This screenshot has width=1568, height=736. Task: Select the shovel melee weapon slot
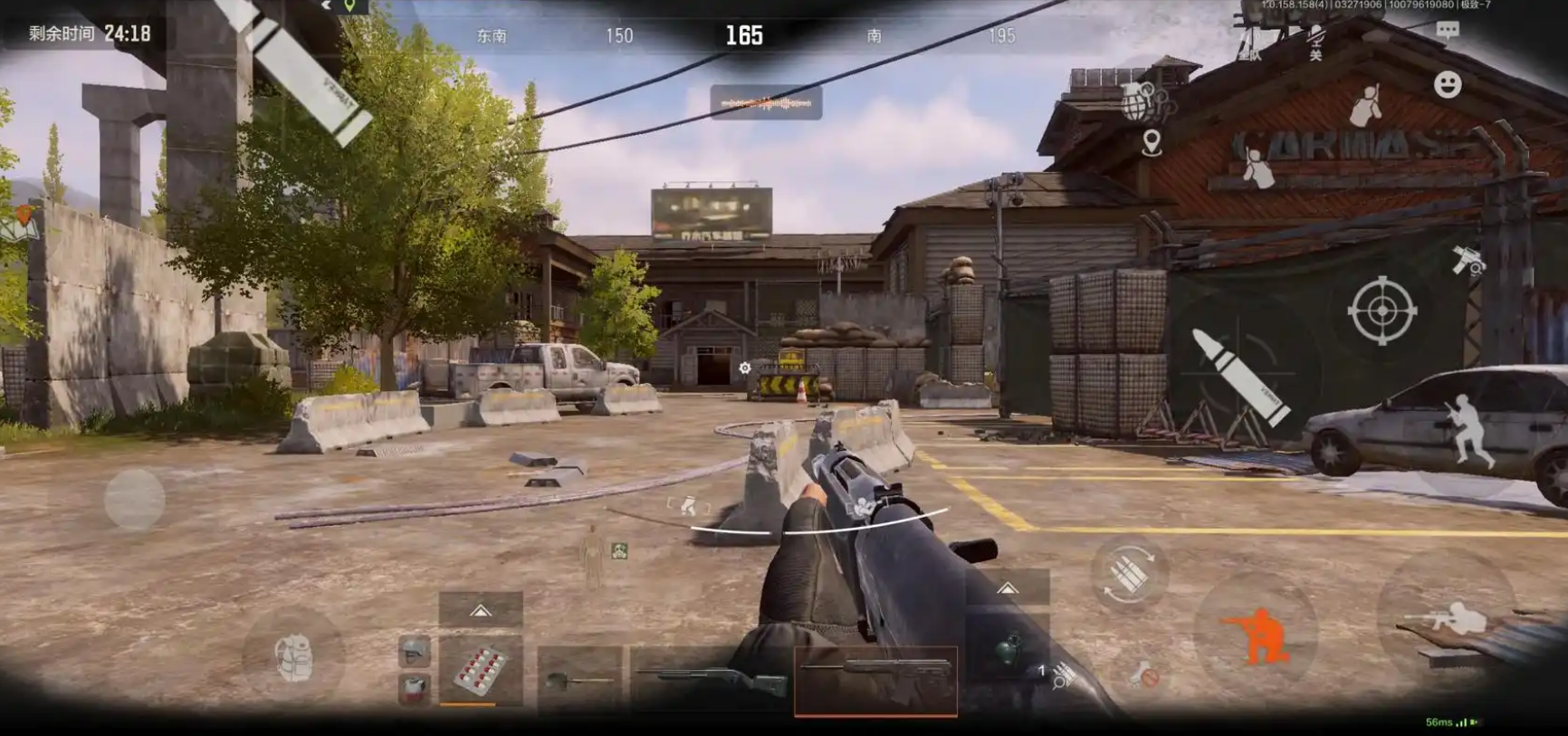[x=579, y=679]
